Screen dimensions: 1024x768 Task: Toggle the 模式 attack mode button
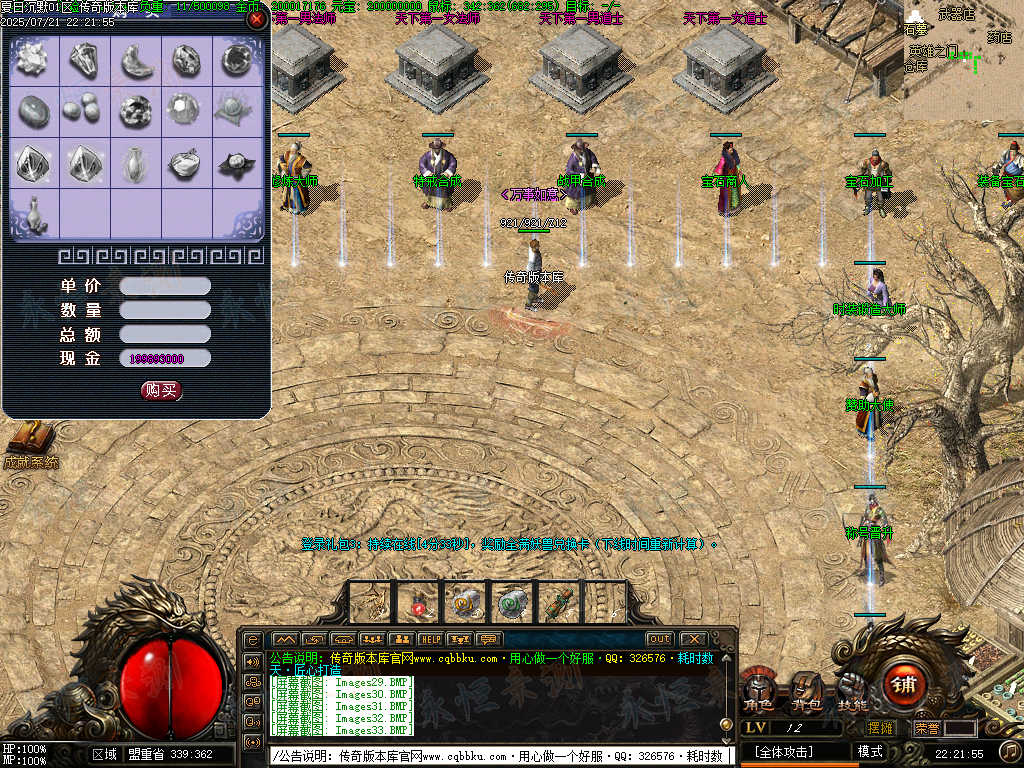[870, 752]
